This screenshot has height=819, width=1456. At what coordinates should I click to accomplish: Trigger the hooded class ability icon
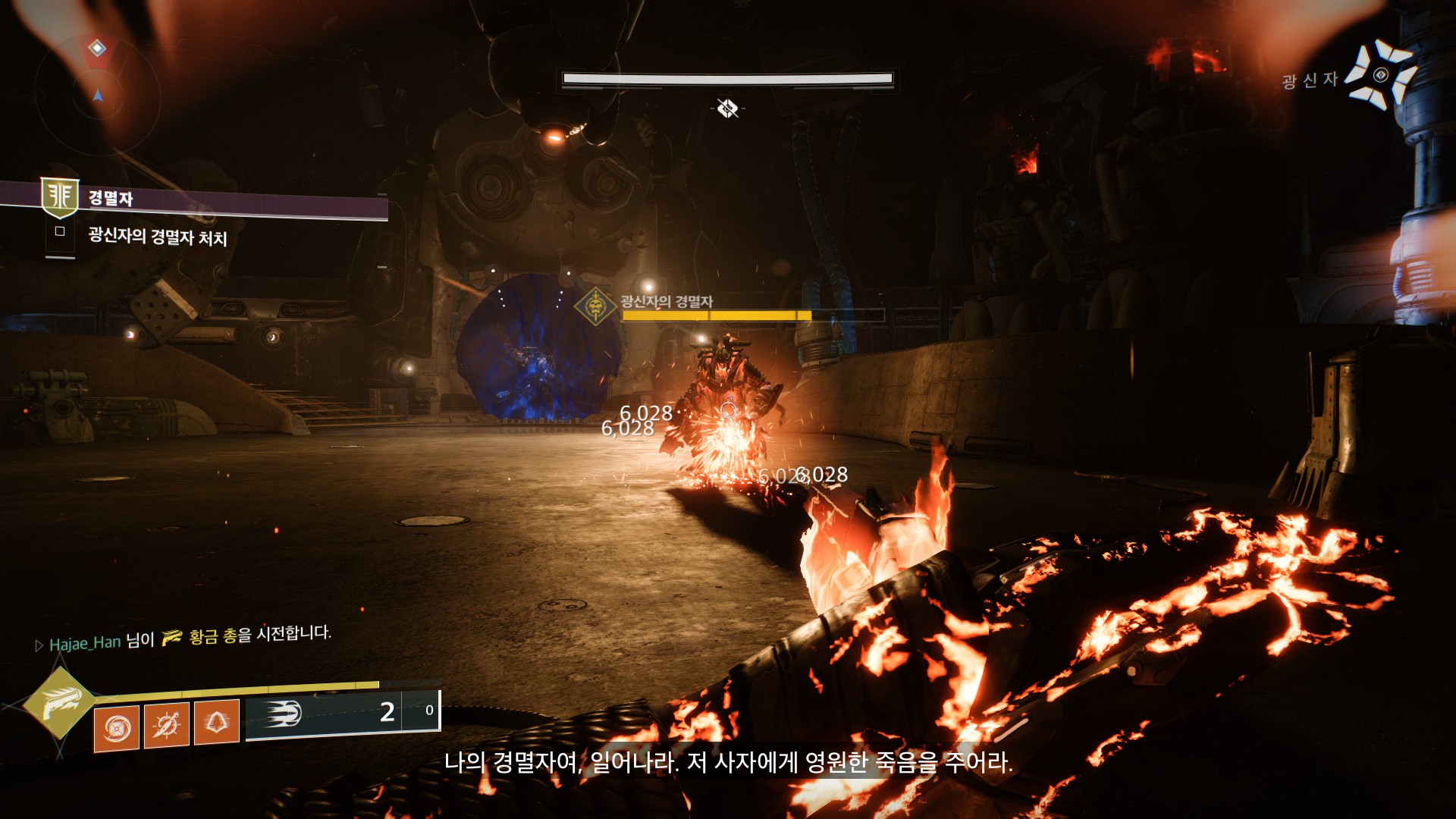217,722
